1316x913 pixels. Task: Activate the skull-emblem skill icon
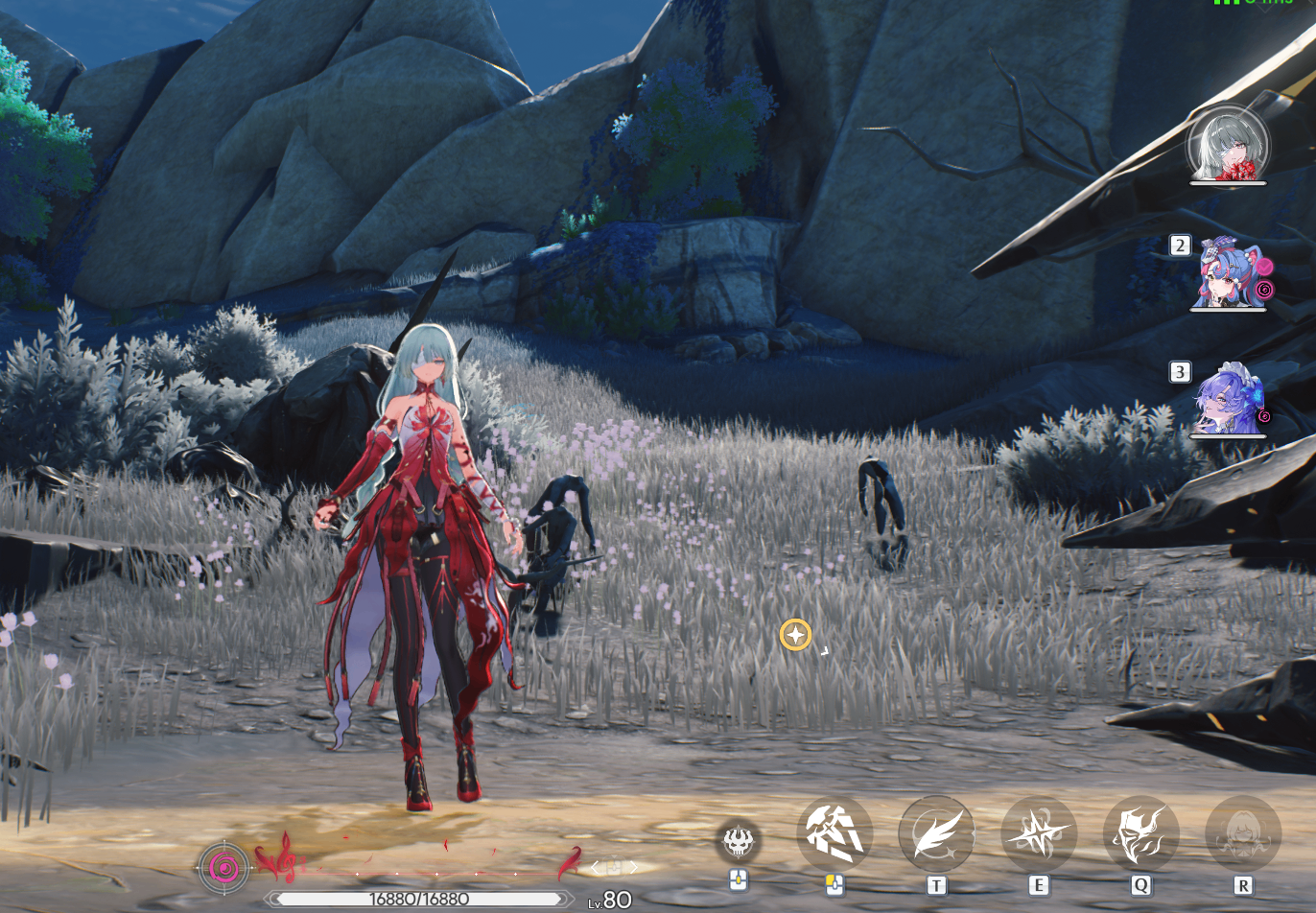click(738, 842)
